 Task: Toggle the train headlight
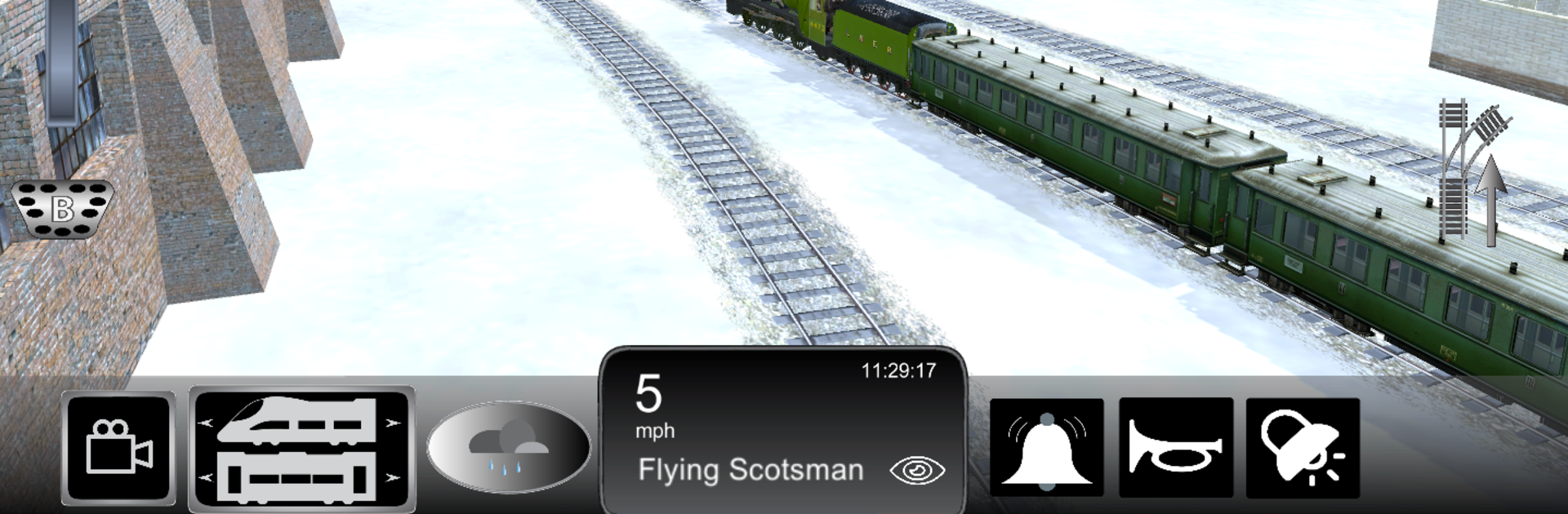(x=1303, y=448)
